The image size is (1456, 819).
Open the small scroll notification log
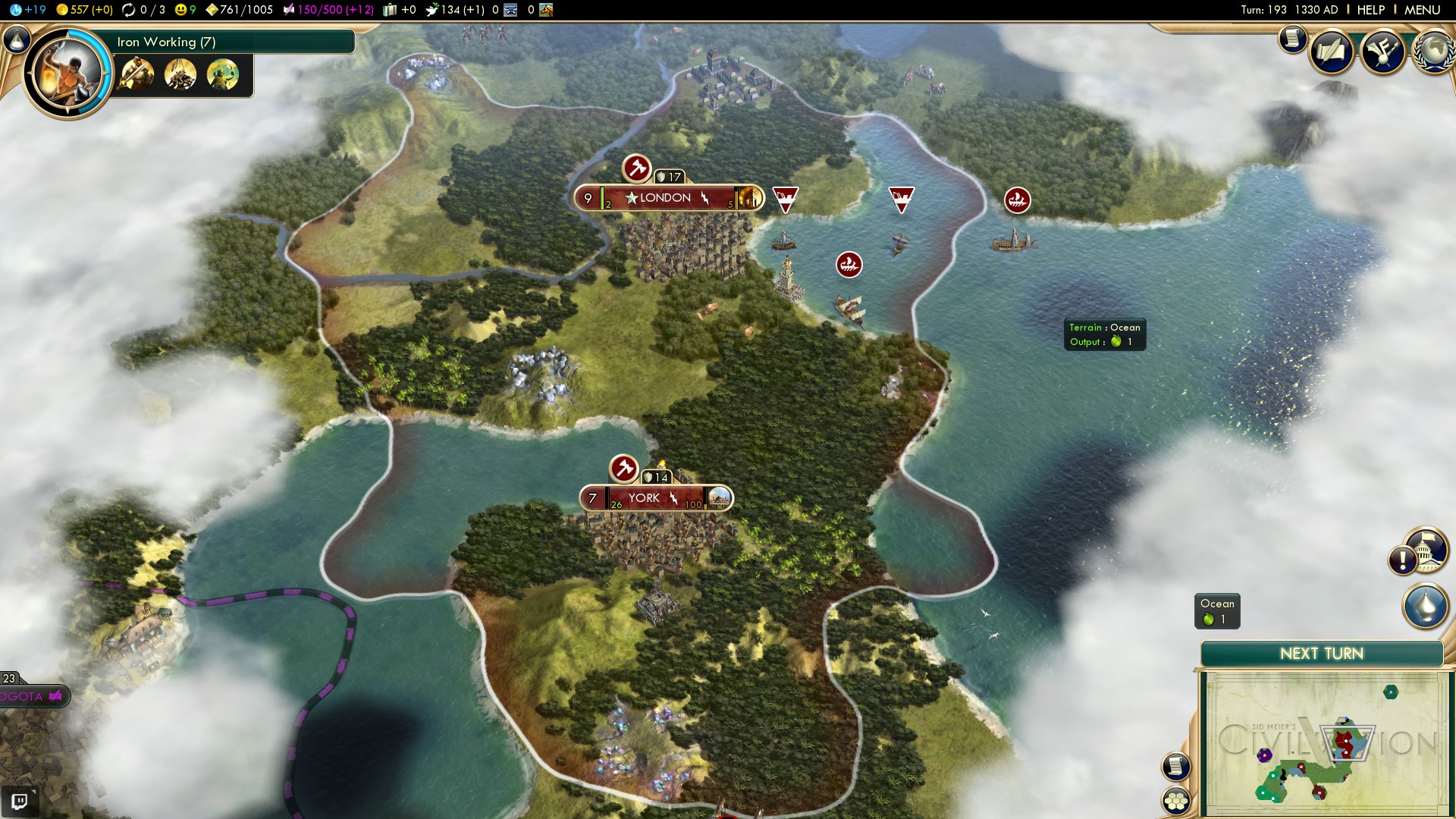point(1292,38)
